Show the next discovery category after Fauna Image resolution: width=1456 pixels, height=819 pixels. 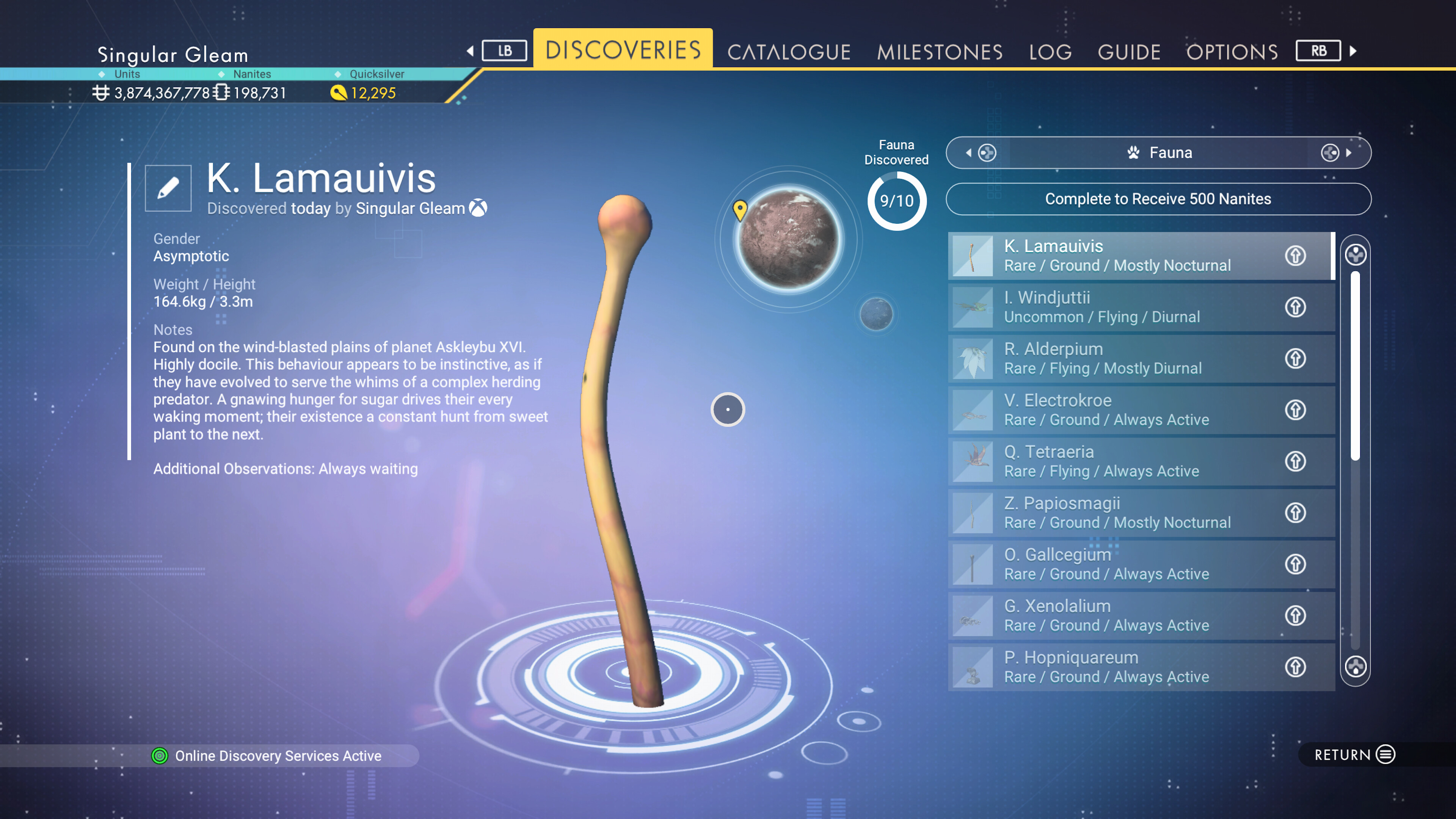click(1336, 152)
